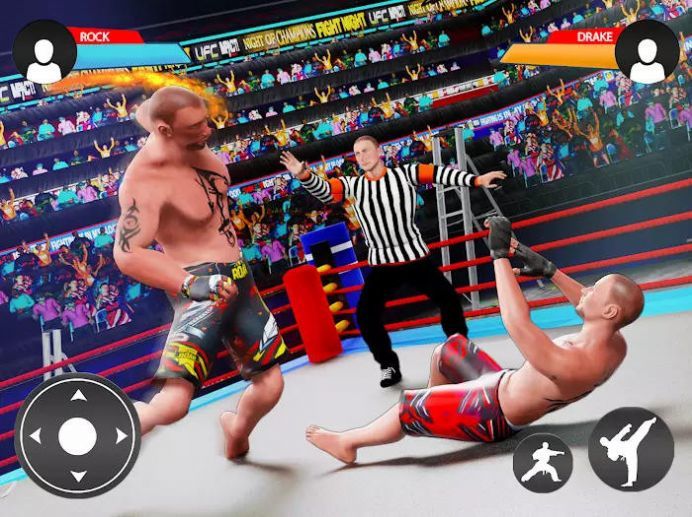
Task: Tap the up arrow on the directional pad
Action: [x=77, y=396]
